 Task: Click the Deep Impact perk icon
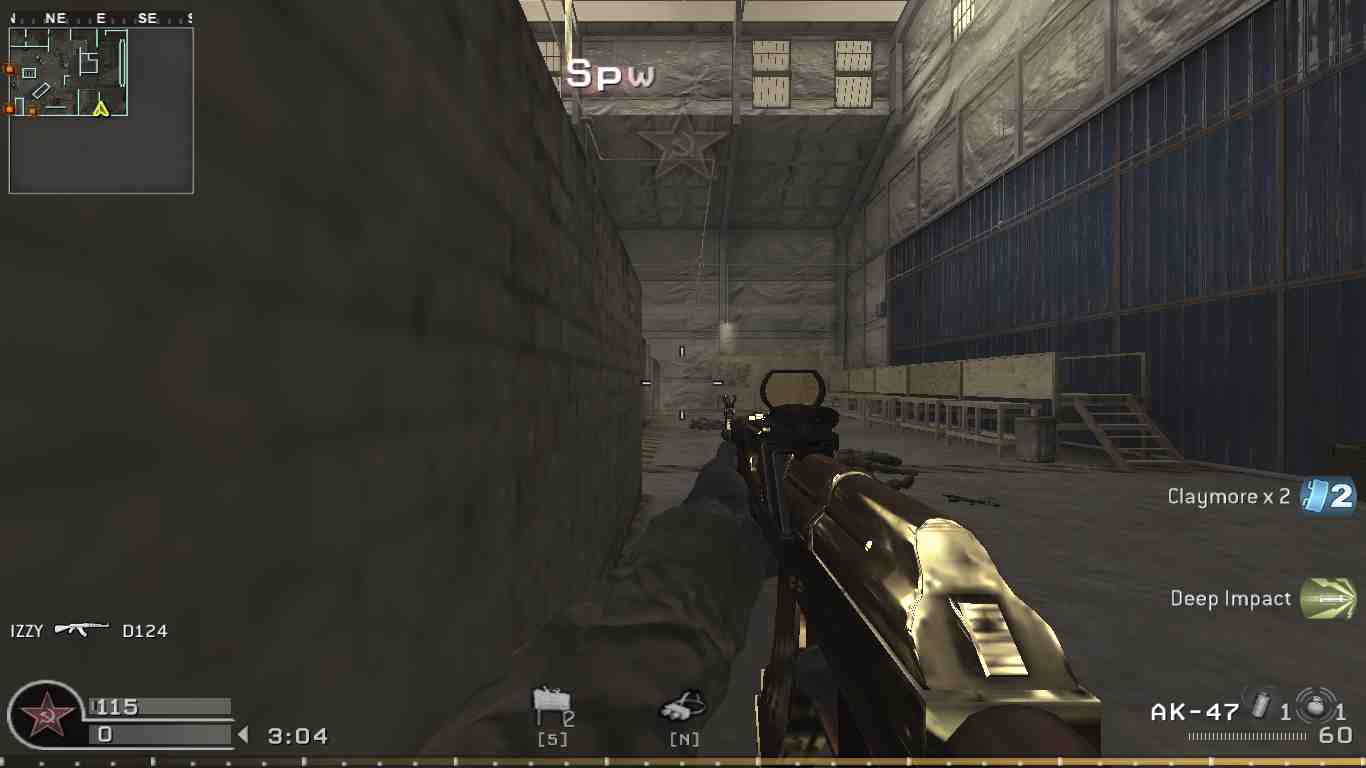tap(1330, 598)
